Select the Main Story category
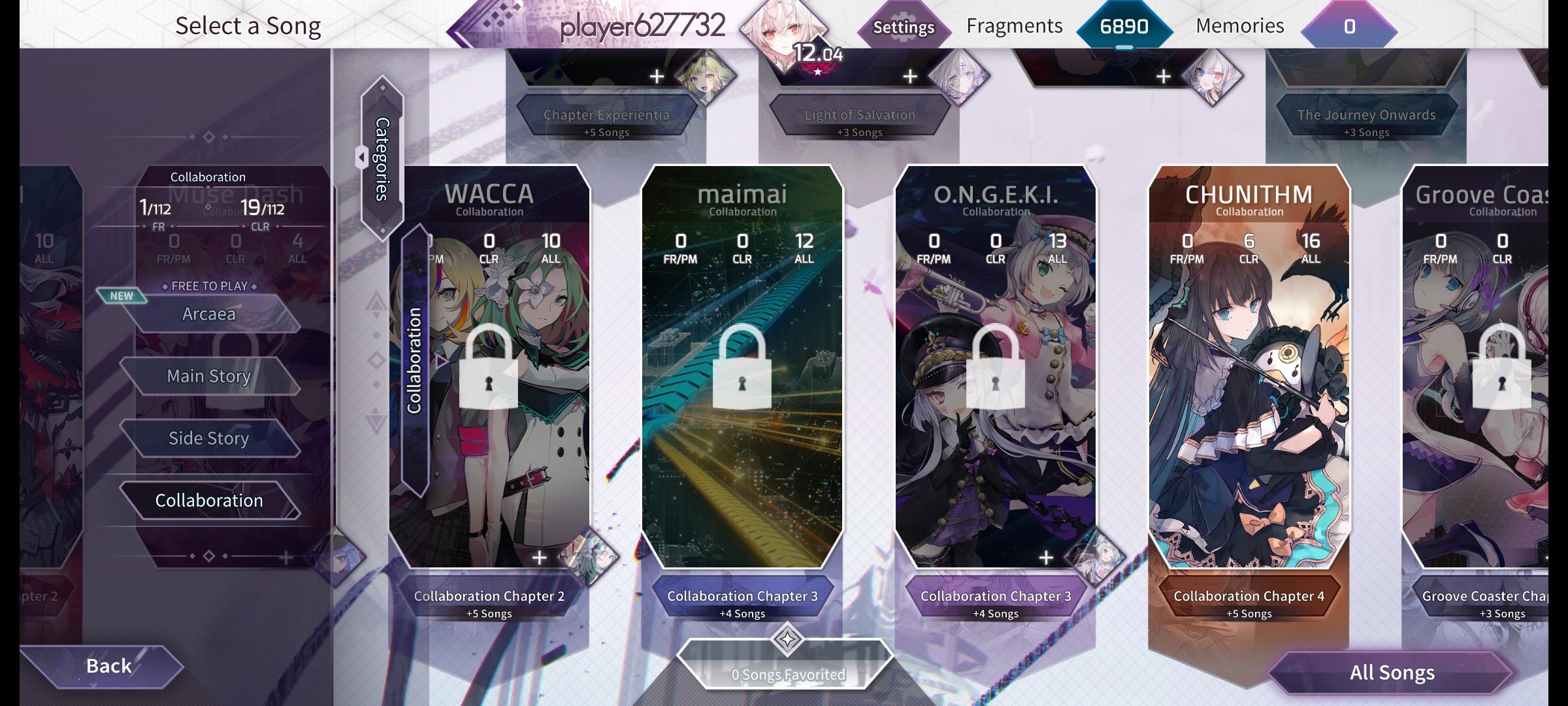1568x706 pixels. (209, 376)
